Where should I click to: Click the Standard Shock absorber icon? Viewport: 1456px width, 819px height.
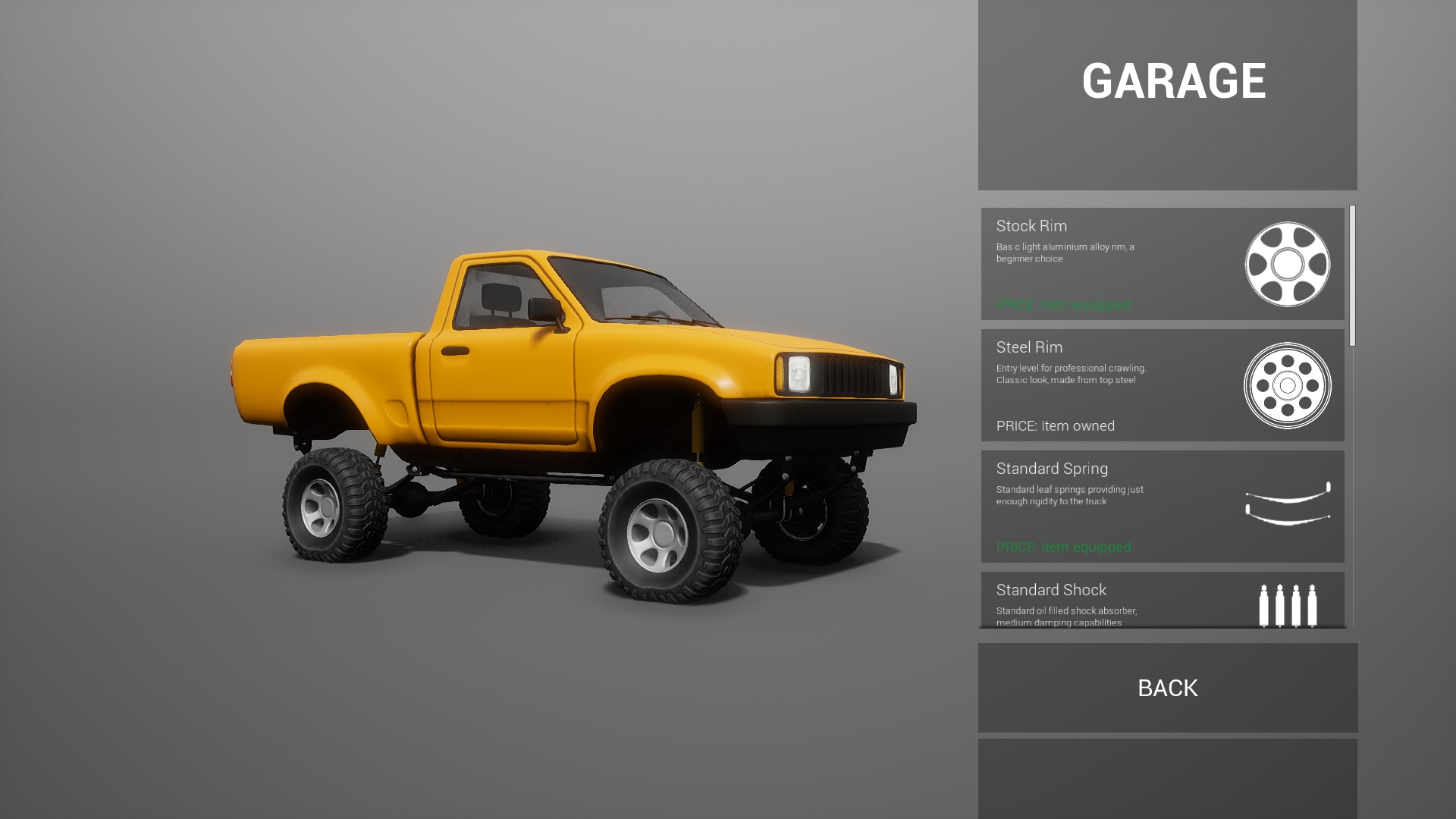pos(1288,605)
